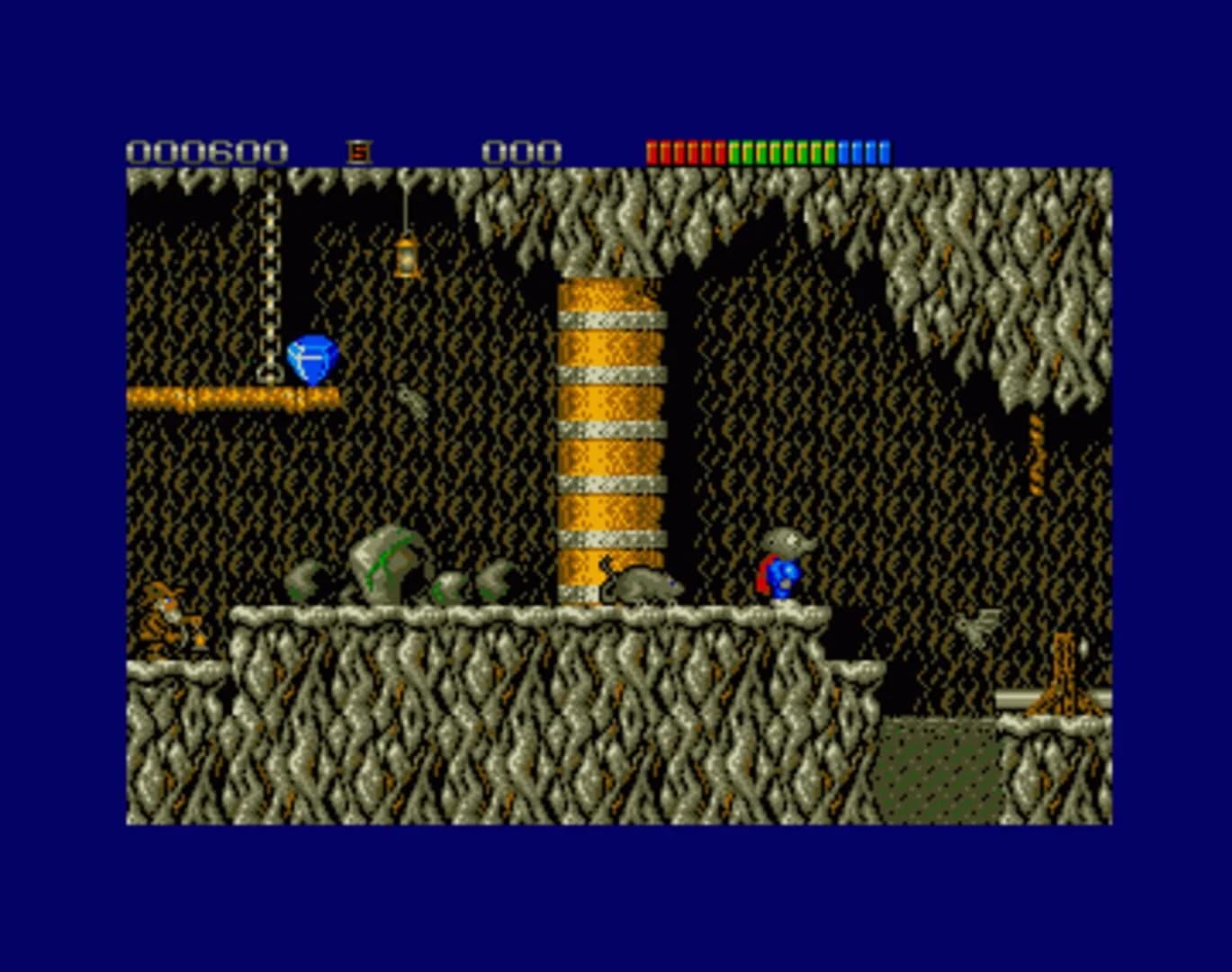Click the blue gem collectible

pos(310,358)
